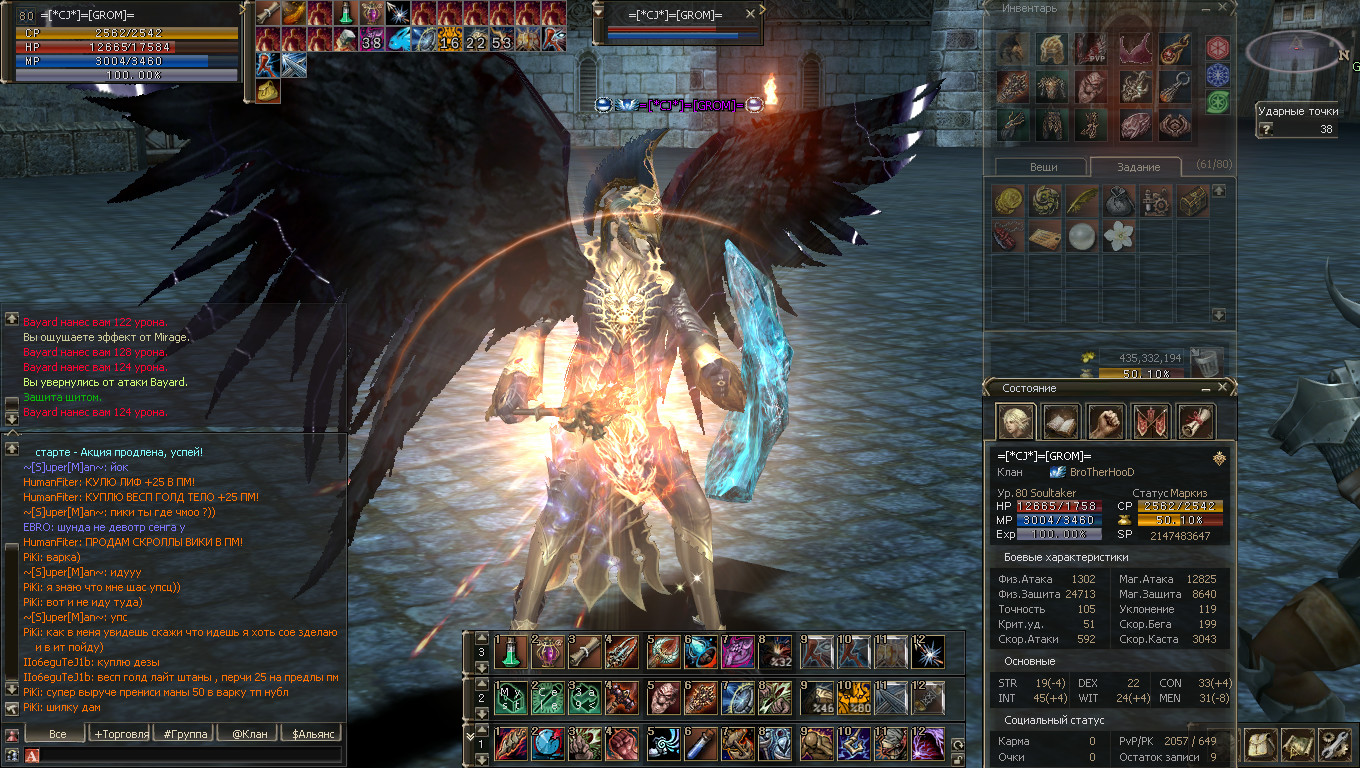
Task: Use the green potion on the hotbar
Action: click(x=511, y=652)
